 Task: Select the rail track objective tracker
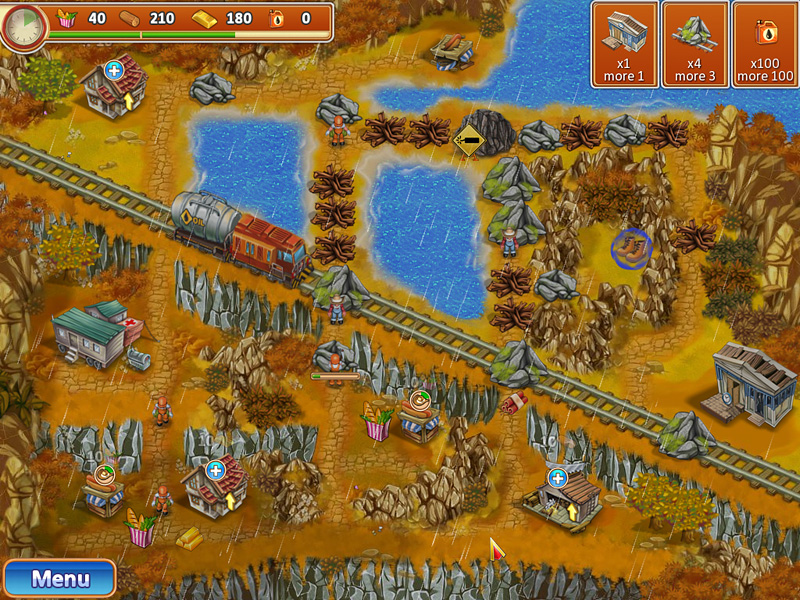[695, 45]
